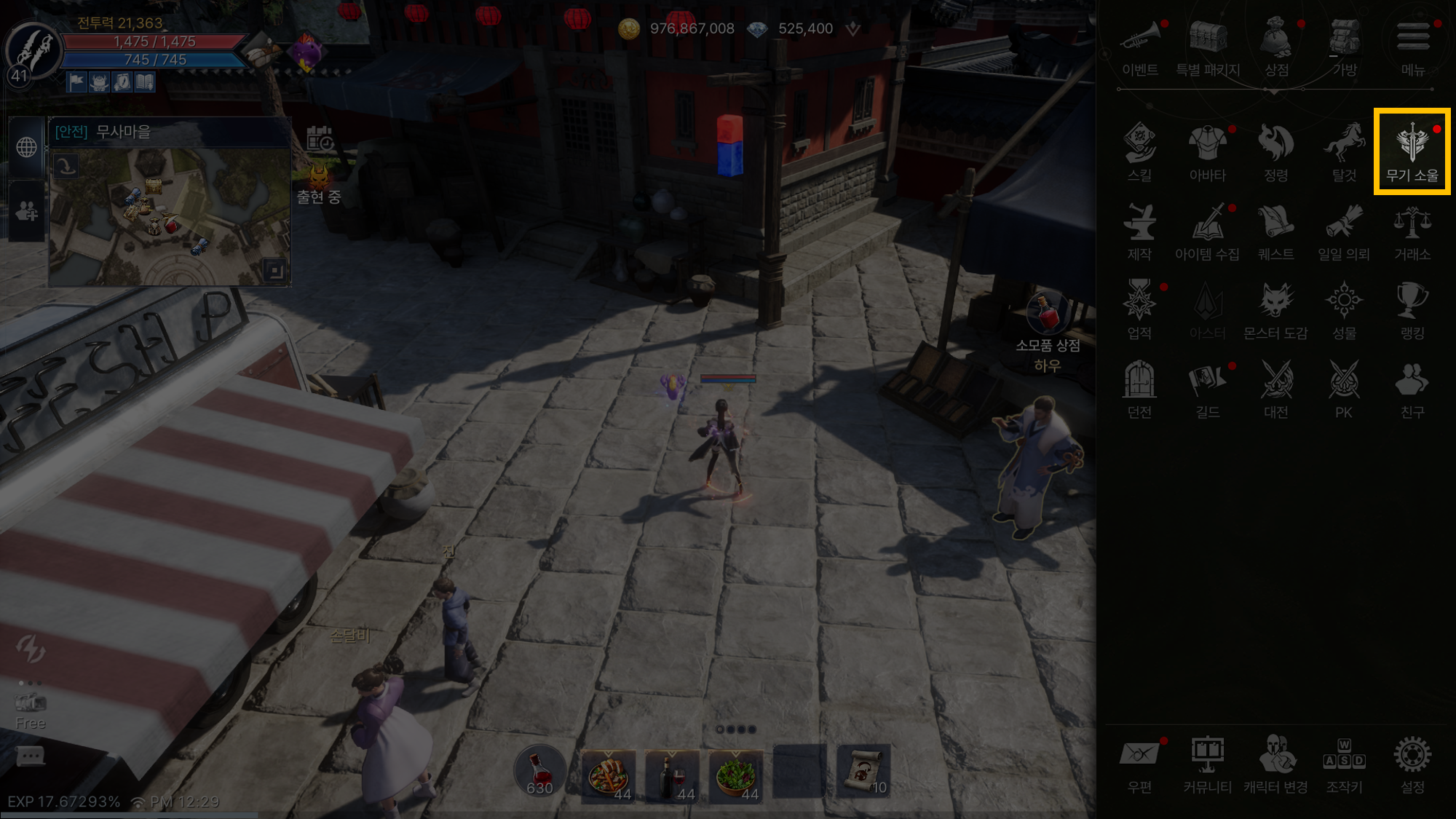Open the 탈것 mount menu
The width and height of the screenshot is (1456, 819).
pos(1344,151)
